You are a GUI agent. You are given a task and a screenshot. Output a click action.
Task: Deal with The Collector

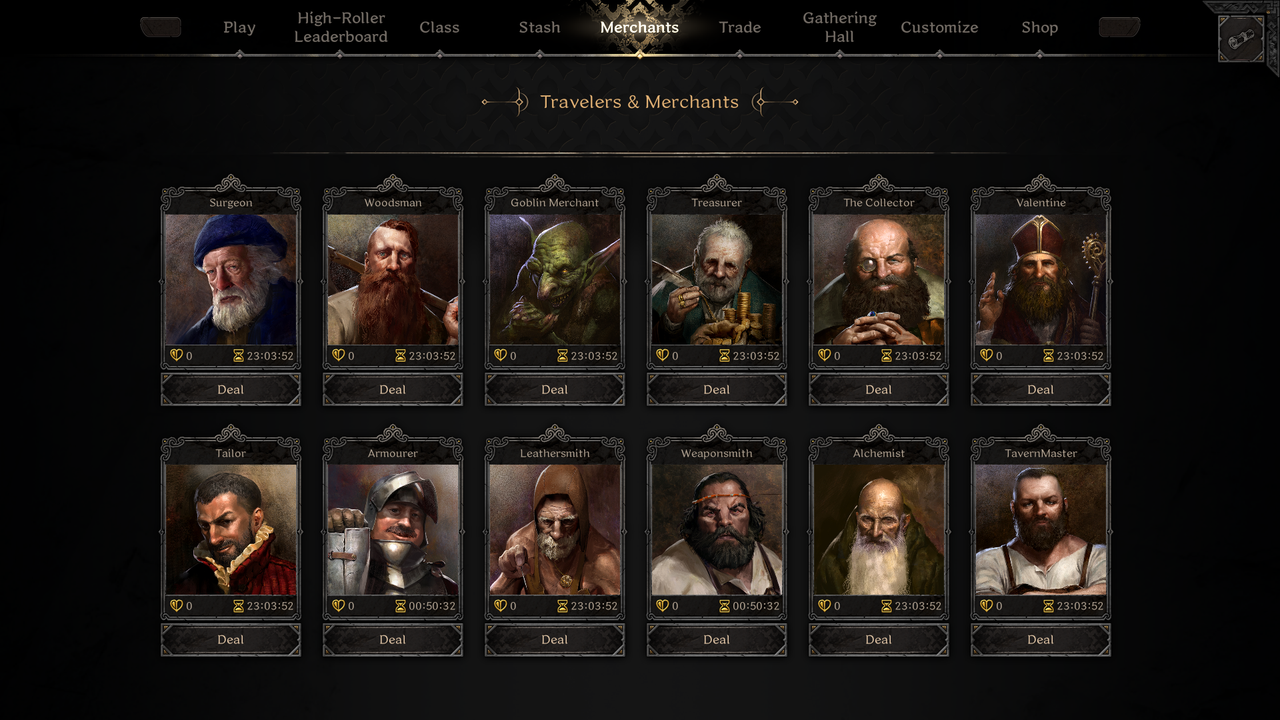pyautogui.click(x=879, y=390)
